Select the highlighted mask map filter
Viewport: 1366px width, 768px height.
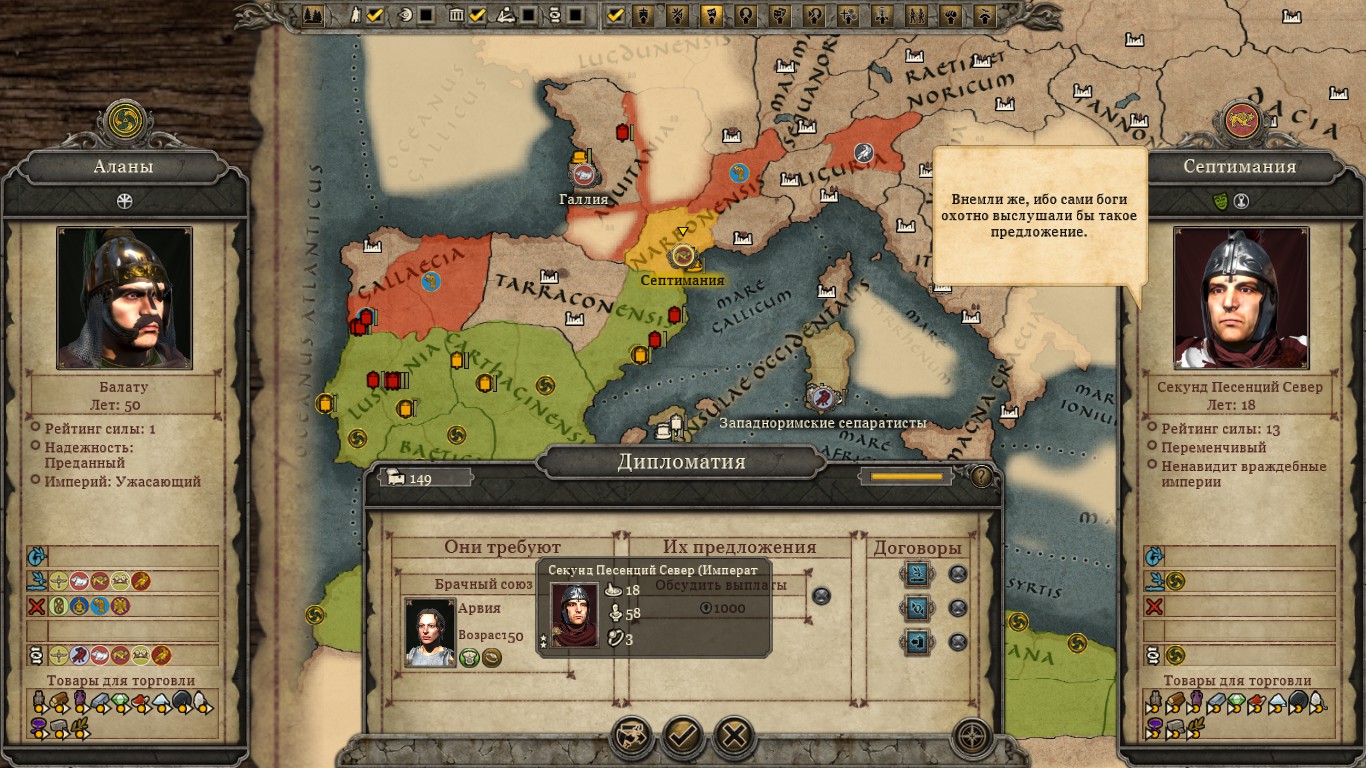pos(711,15)
